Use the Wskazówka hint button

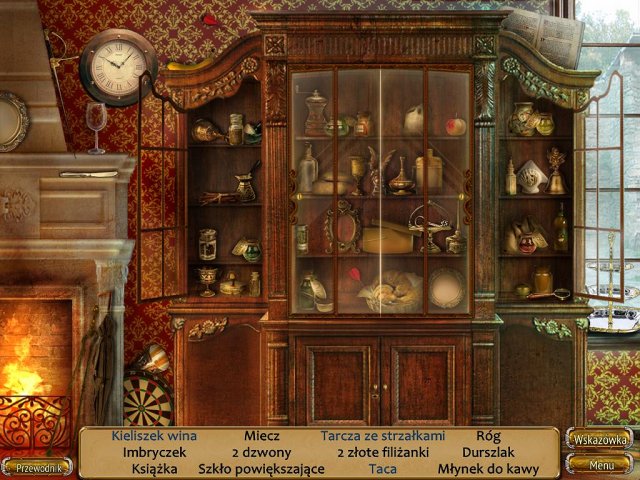coord(599,439)
